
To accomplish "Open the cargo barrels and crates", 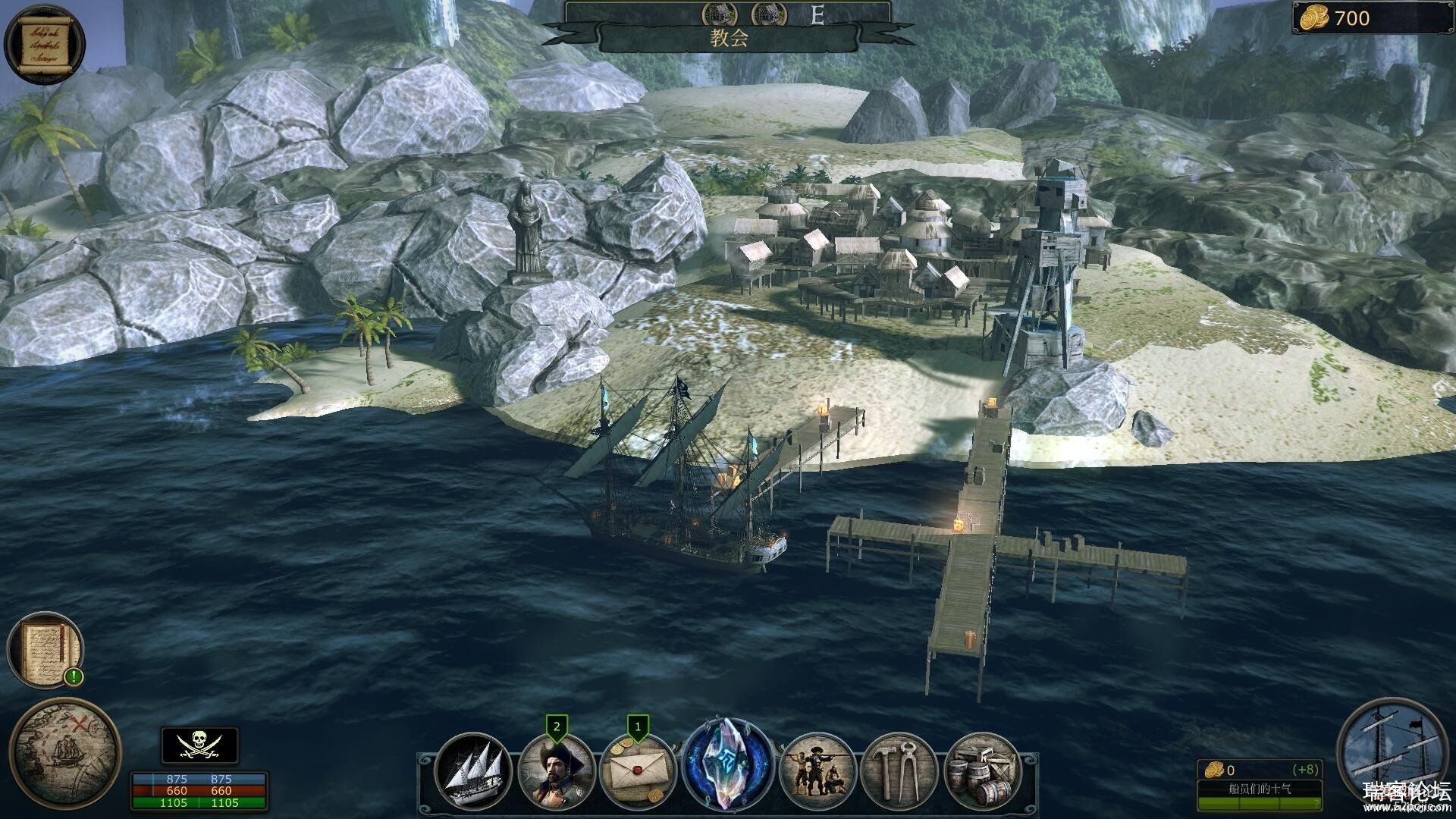I will (982, 770).
